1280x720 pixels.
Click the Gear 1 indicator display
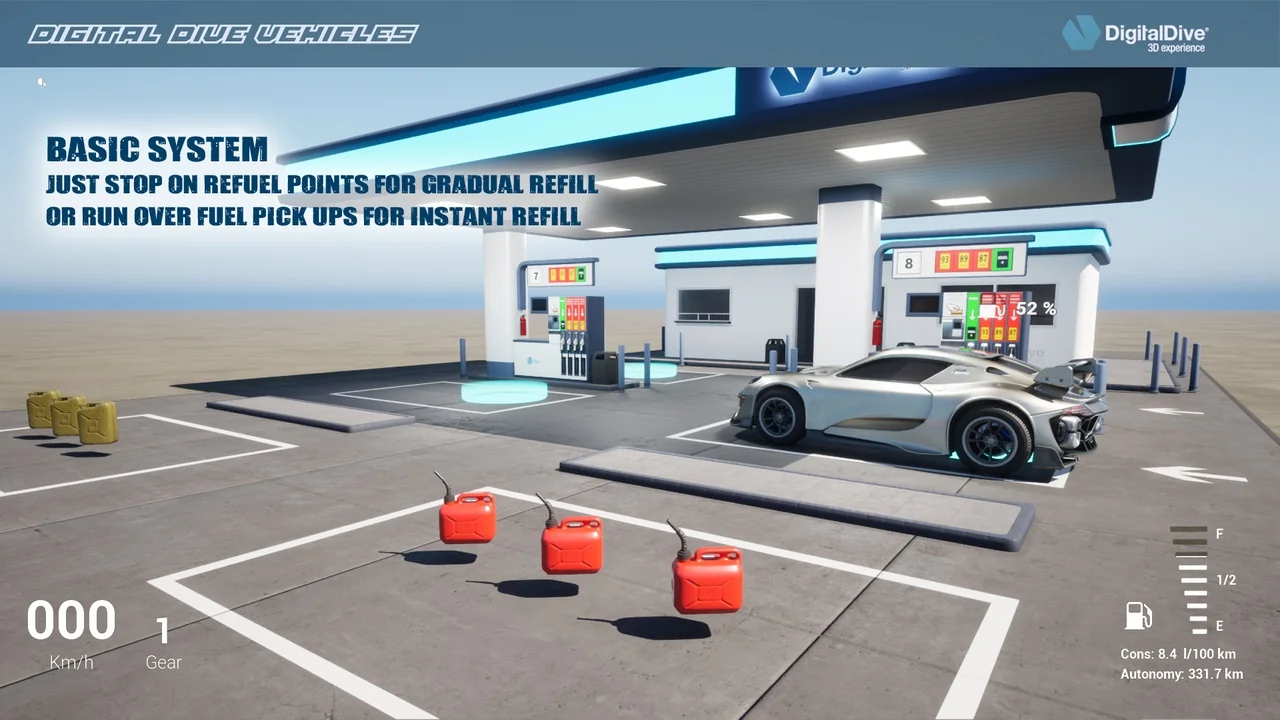(x=163, y=640)
